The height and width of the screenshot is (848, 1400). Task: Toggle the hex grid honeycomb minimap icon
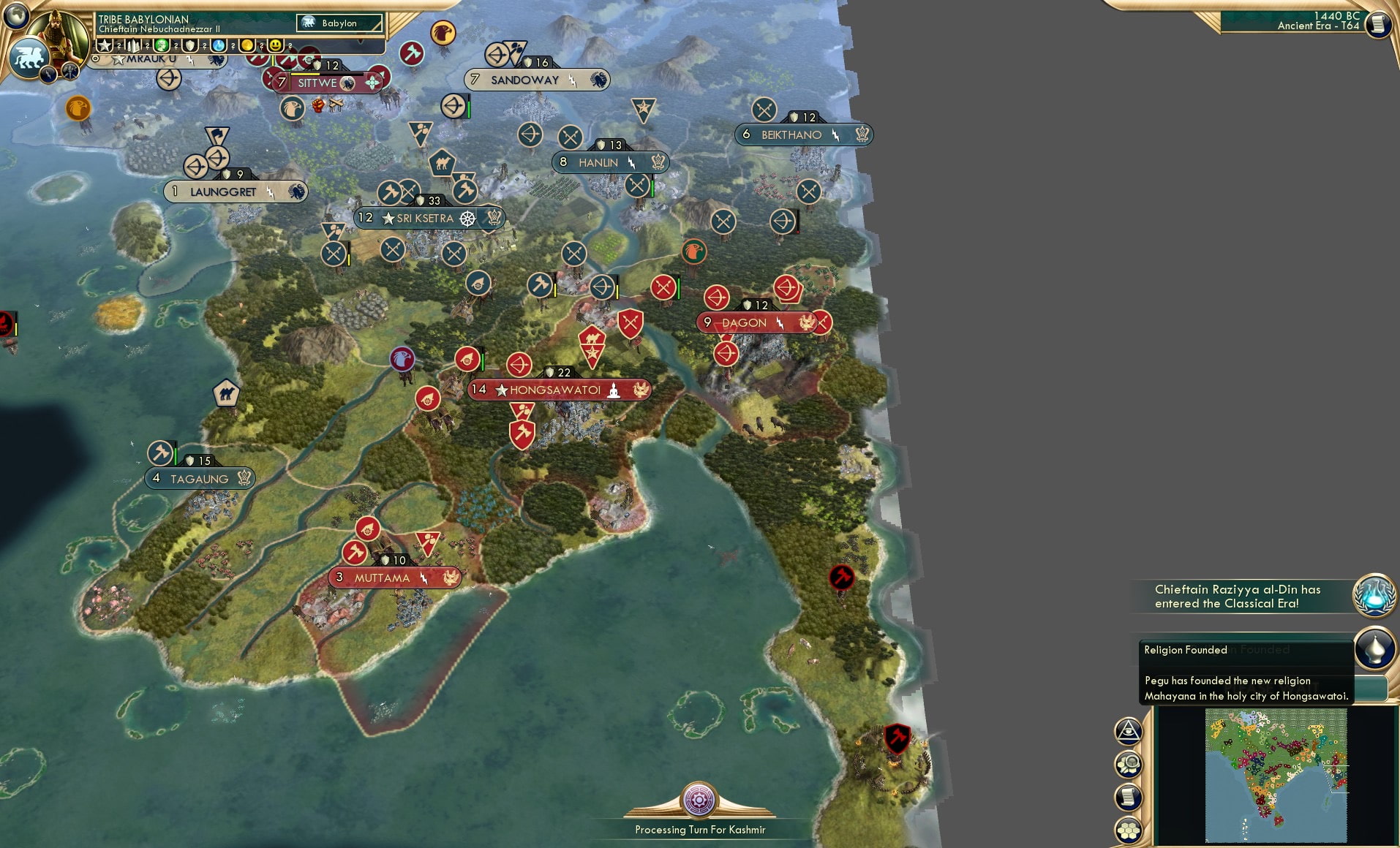pyautogui.click(x=1128, y=830)
